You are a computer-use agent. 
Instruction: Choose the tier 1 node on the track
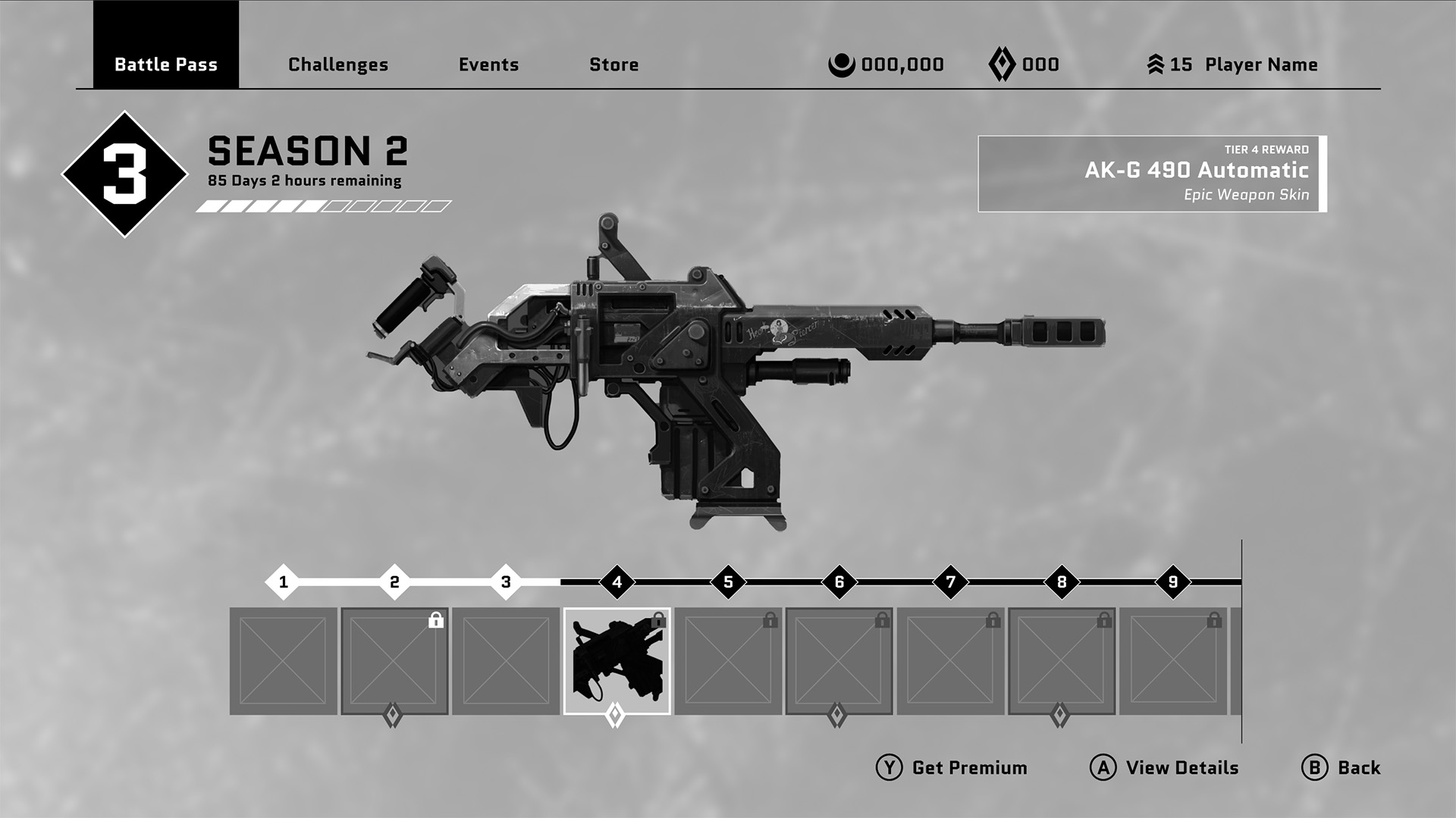[283, 582]
